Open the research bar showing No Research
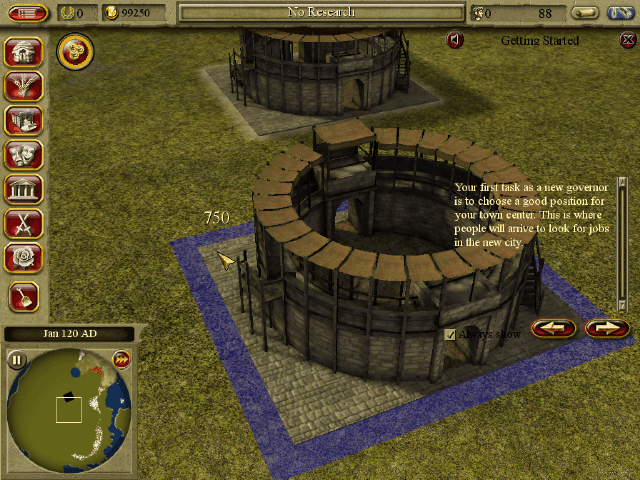Viewport: 640px width, 480px height. pos(321,12)
